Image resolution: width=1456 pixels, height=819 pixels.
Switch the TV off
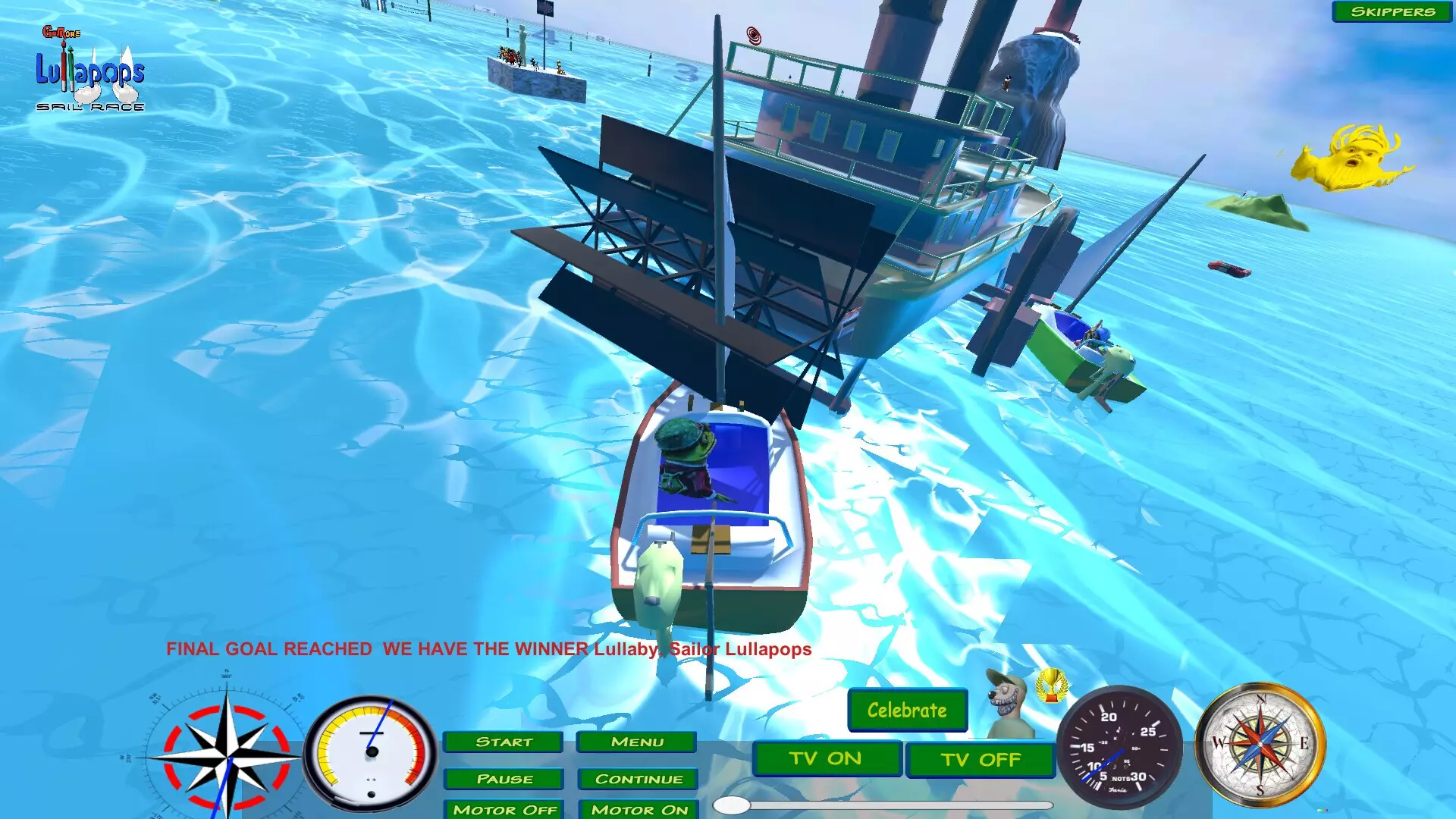click(981, 760)
